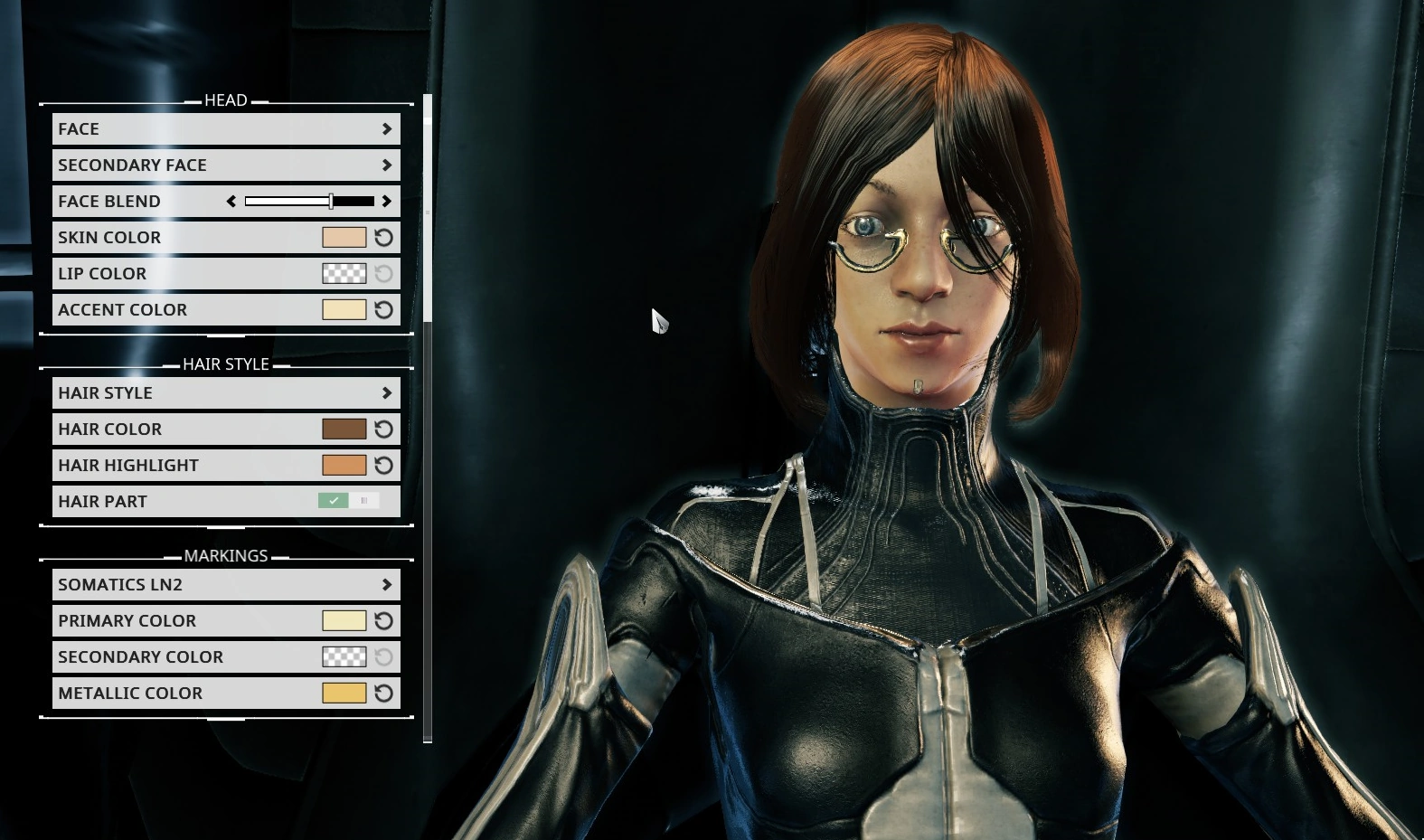
Task: Expand the Somatics LN2 markings
Action: 226,584
